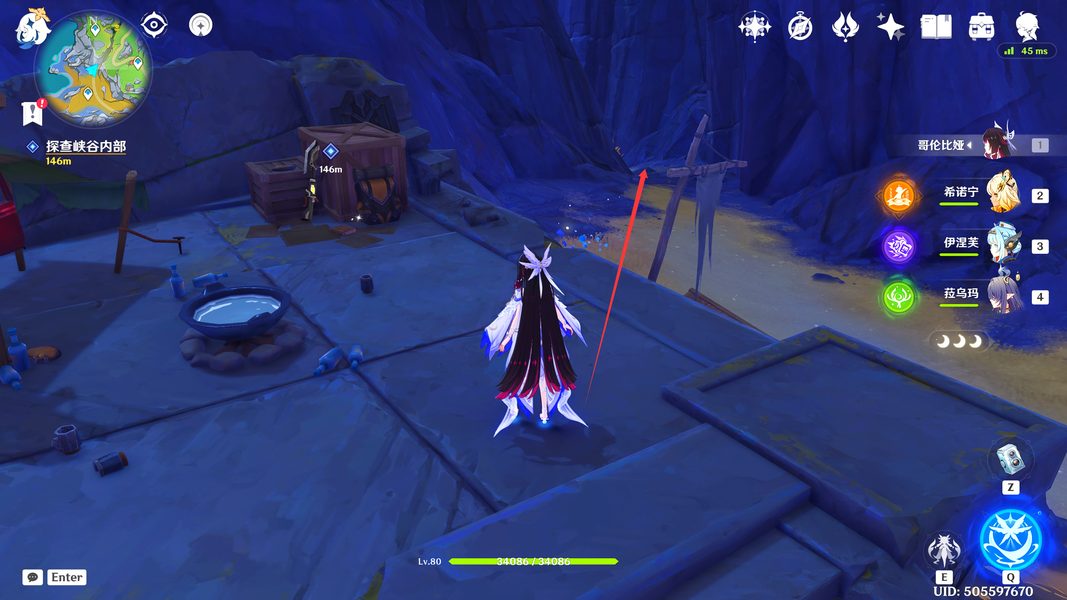The width and height of the screenshot is (1067, 600).
Task: Open the wish sparkle star icon
Action: [x=890, y=27]
